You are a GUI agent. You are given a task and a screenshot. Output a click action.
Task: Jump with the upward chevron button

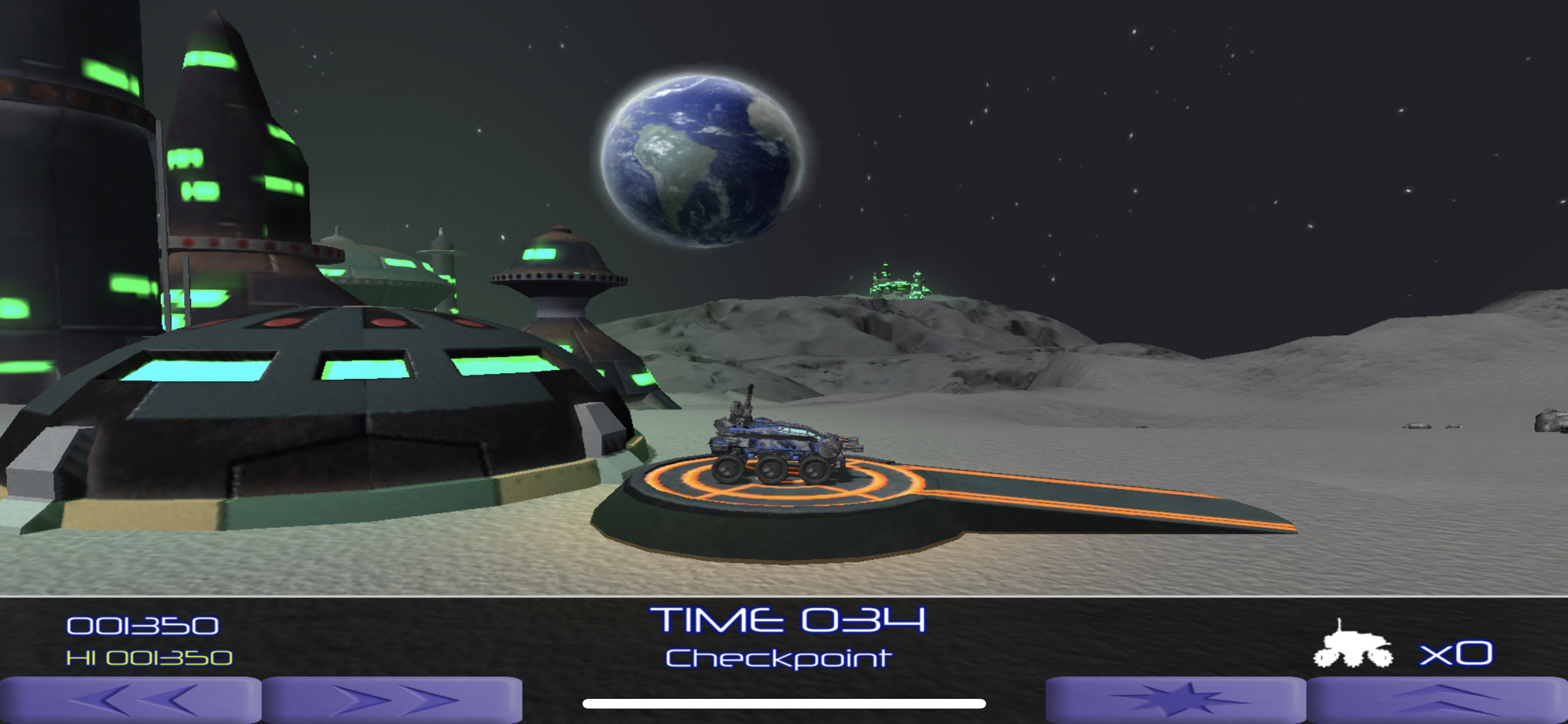point(1437,700)
